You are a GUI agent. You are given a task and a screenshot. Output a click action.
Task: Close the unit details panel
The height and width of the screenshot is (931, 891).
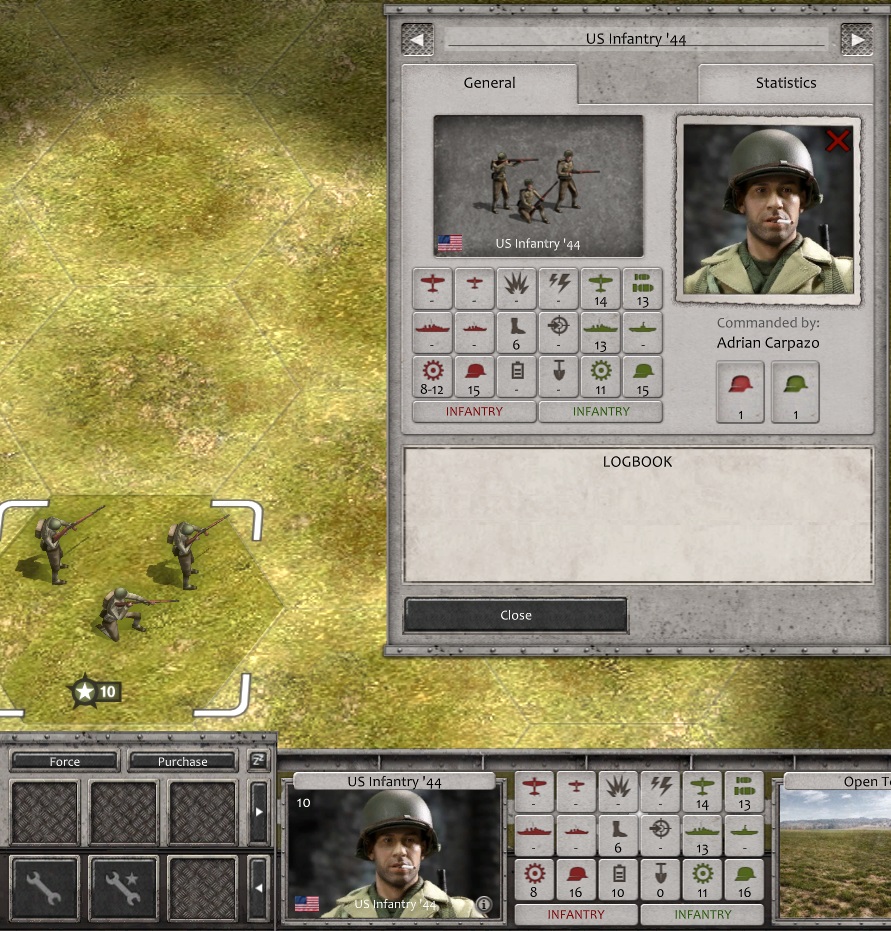tap(515, 615)
